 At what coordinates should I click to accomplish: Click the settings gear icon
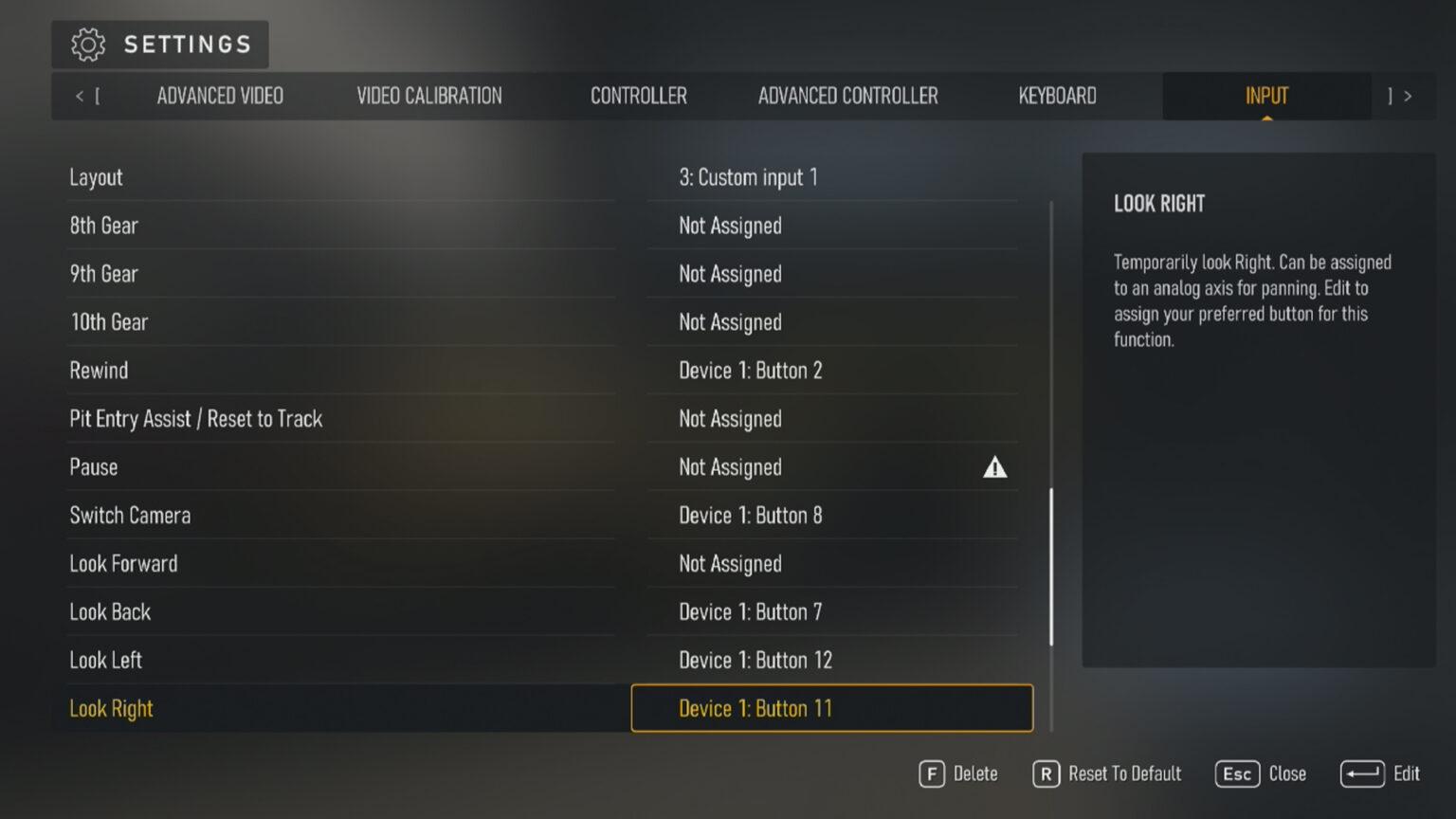88,44
